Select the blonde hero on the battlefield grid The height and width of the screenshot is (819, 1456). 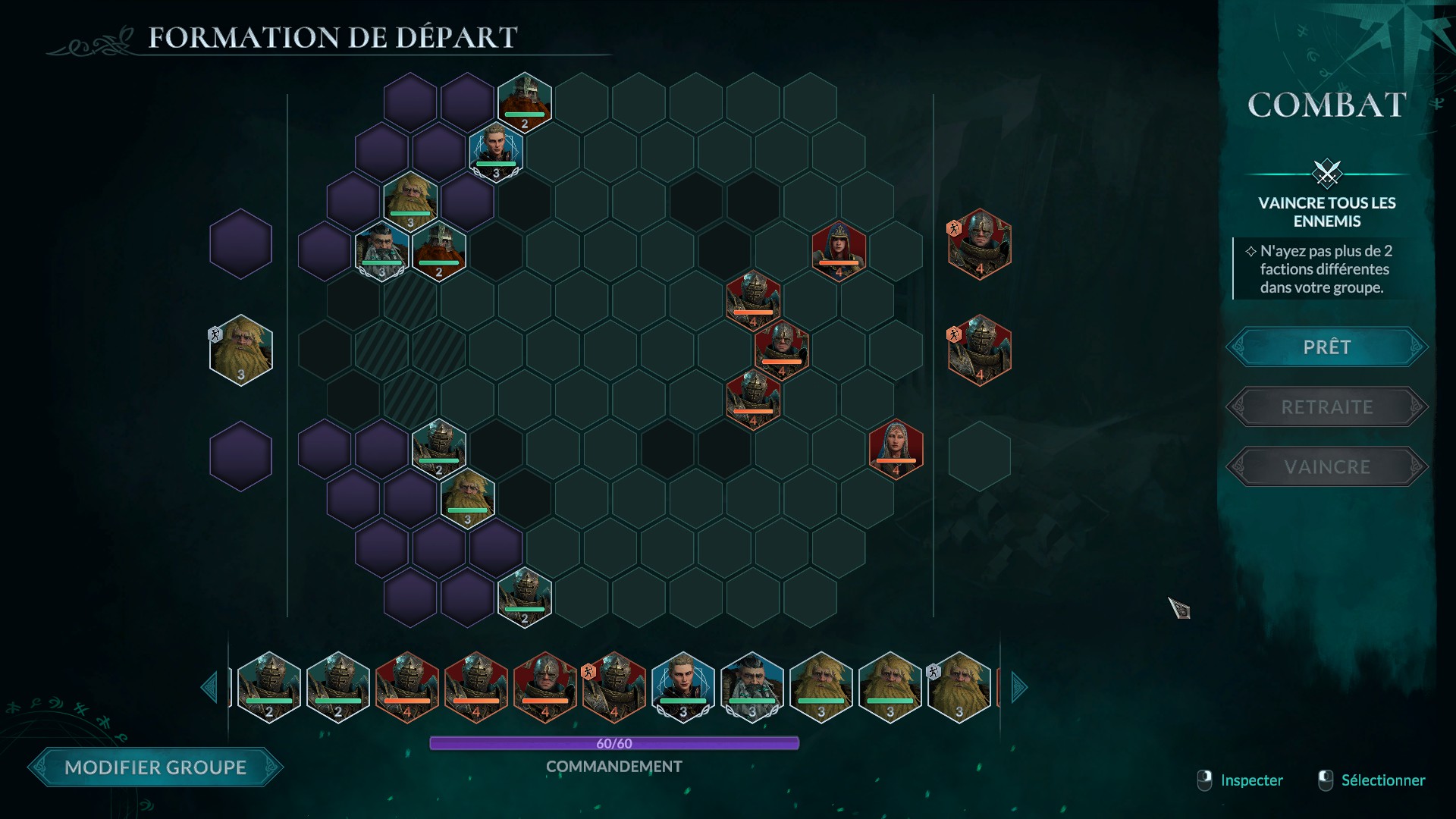[496, 152]
